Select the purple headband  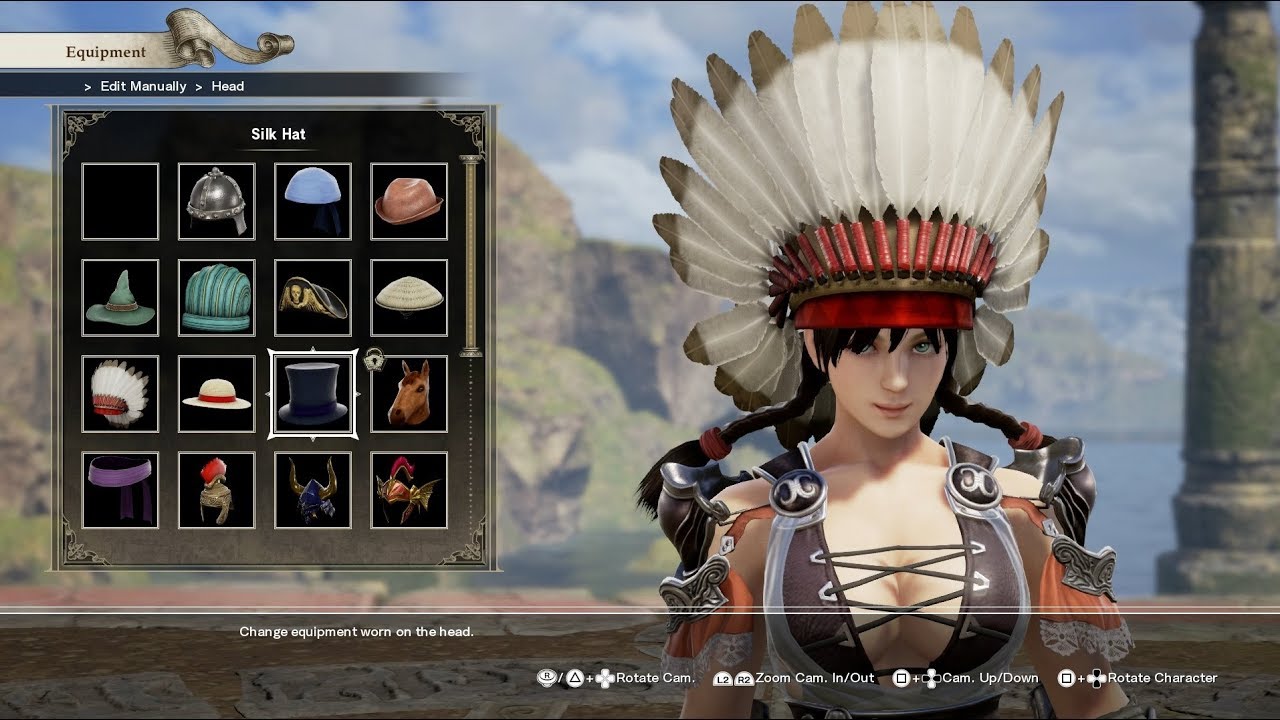pyautogui.click(x=120, y=490)
